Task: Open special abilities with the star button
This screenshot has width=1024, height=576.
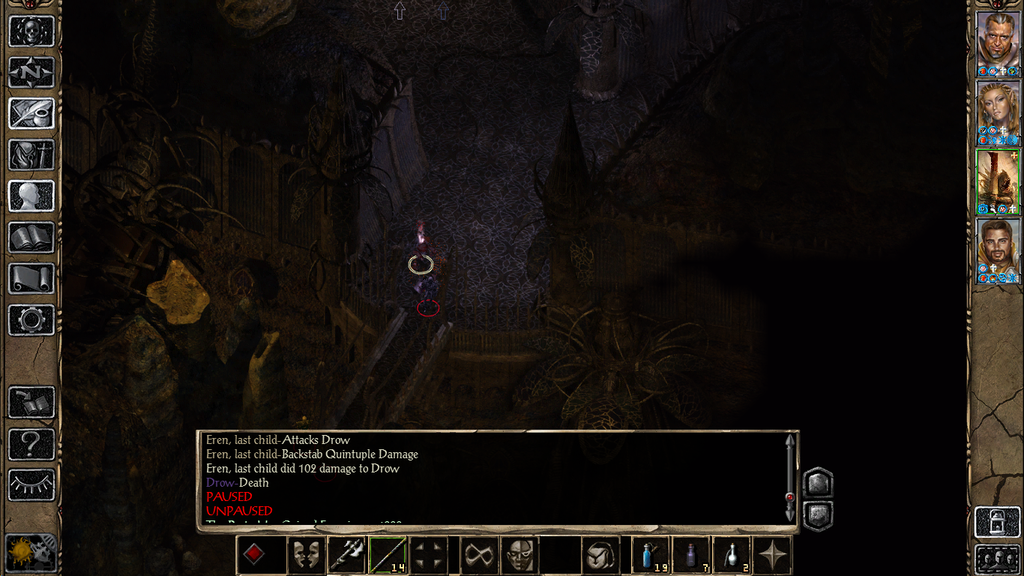Action: click(x=772, y=555)
